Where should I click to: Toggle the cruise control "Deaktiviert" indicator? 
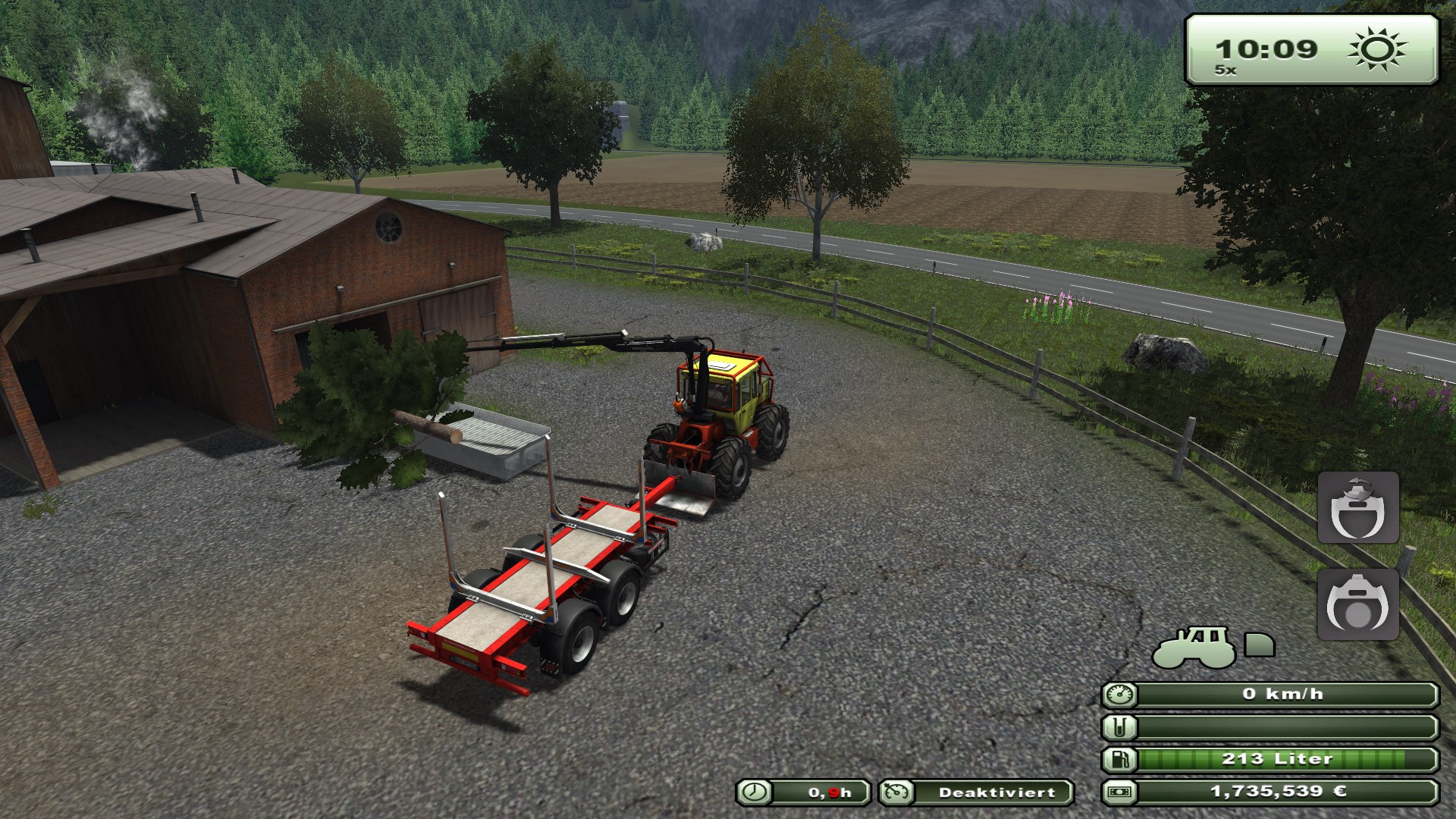coord(976,792)
